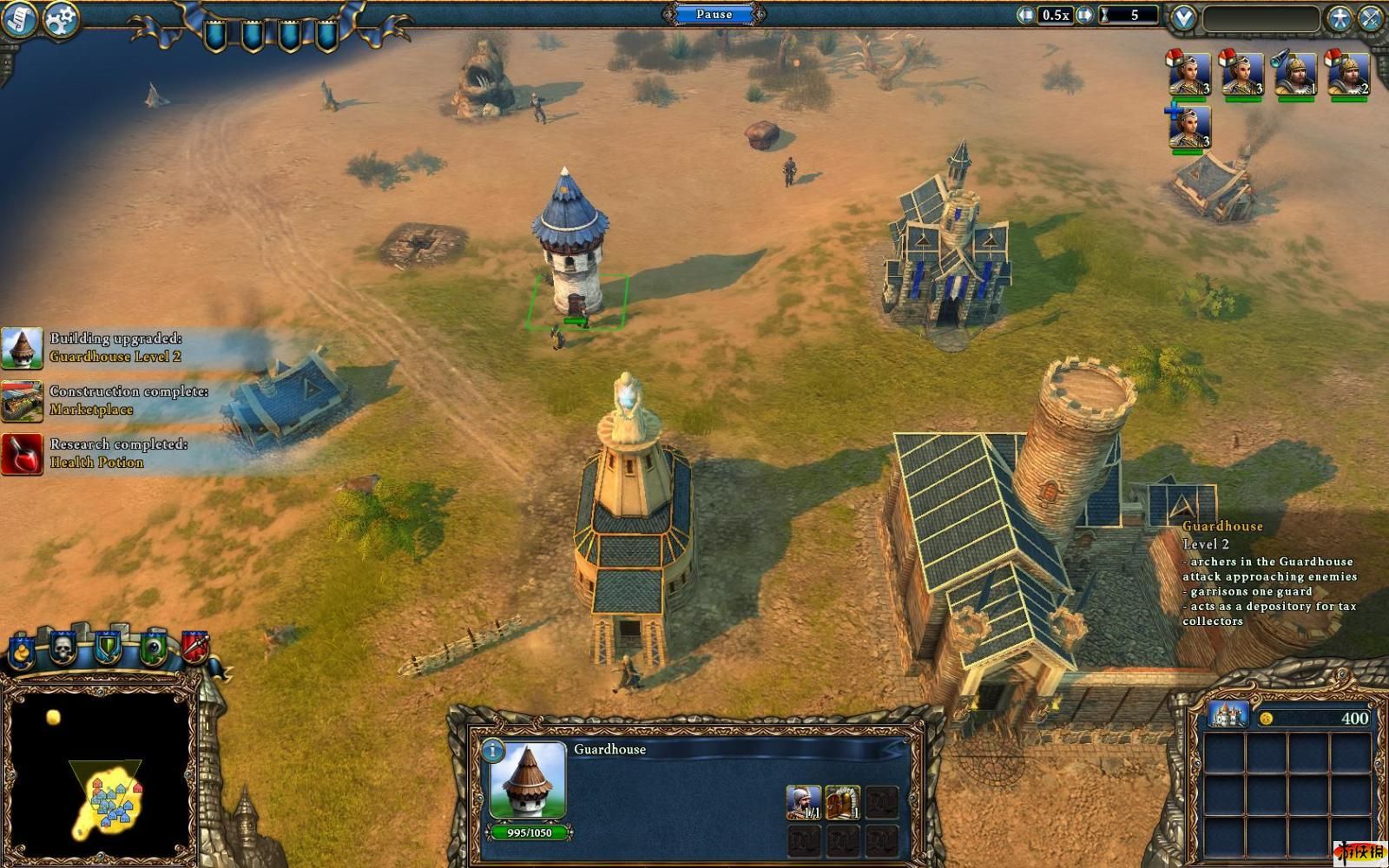The width and height of the screenshot is (1389, 868).
Task: Select the hero portrait with blue cross
Action: (x=1189, y=128)
